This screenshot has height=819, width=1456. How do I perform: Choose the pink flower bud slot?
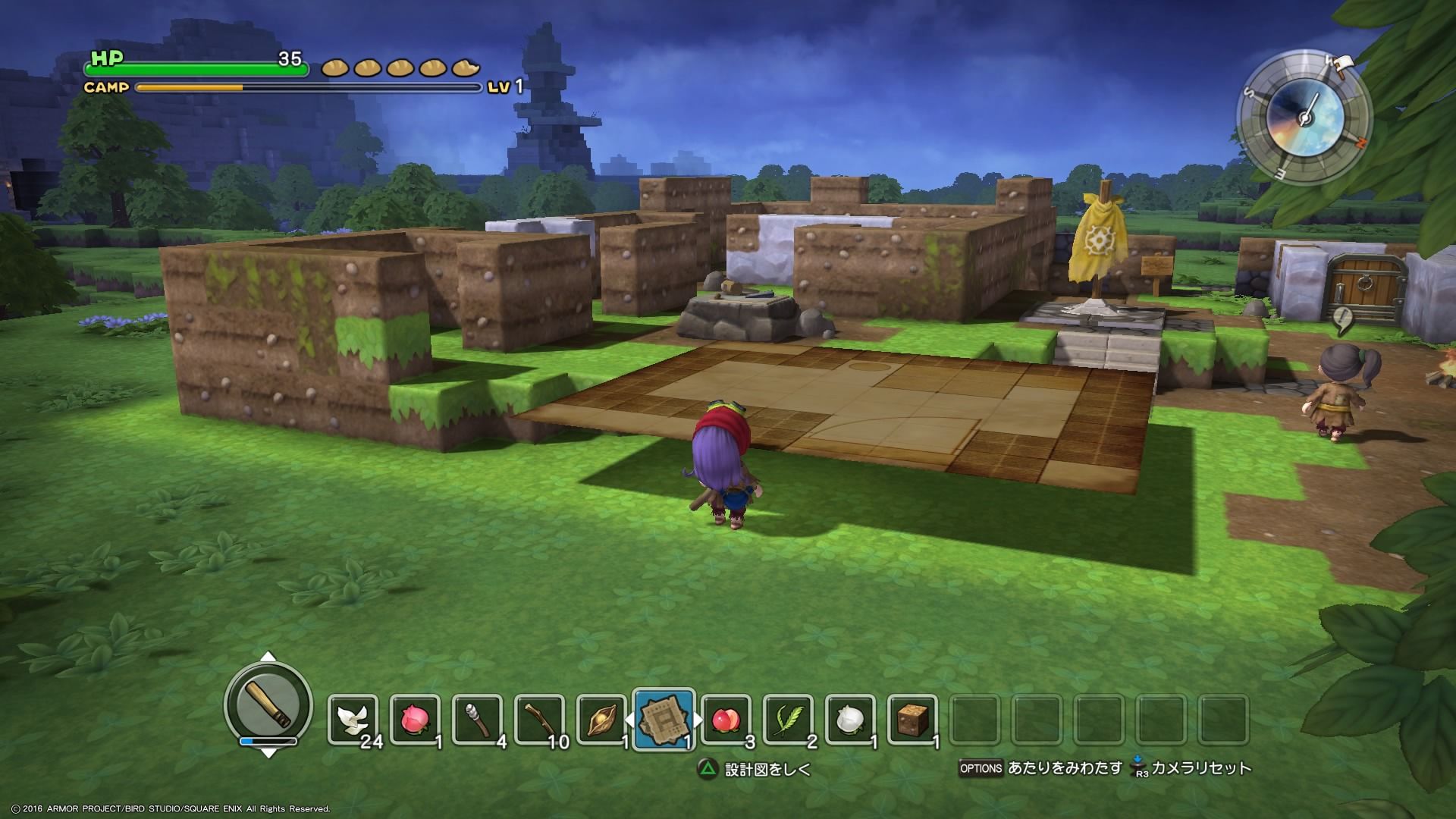coord(416,719)
